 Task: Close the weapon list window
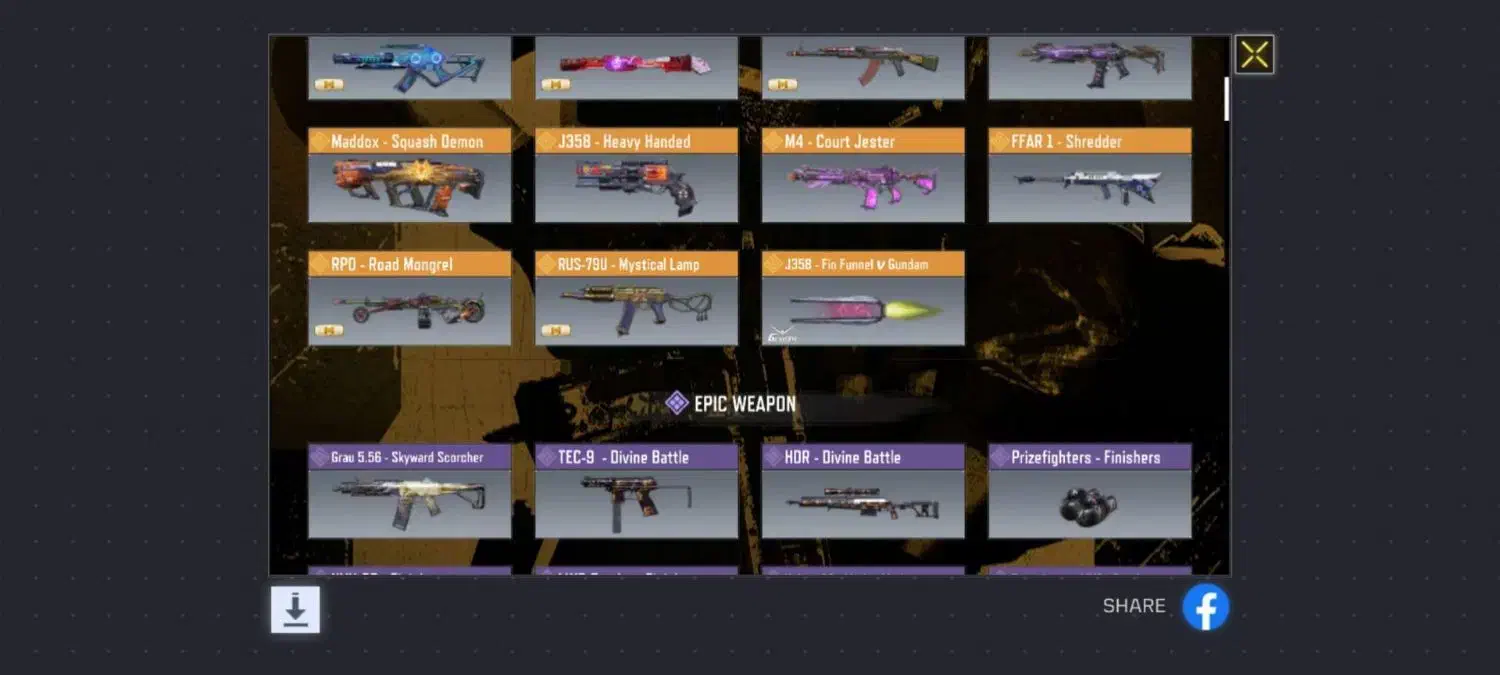coord(1254,55)
